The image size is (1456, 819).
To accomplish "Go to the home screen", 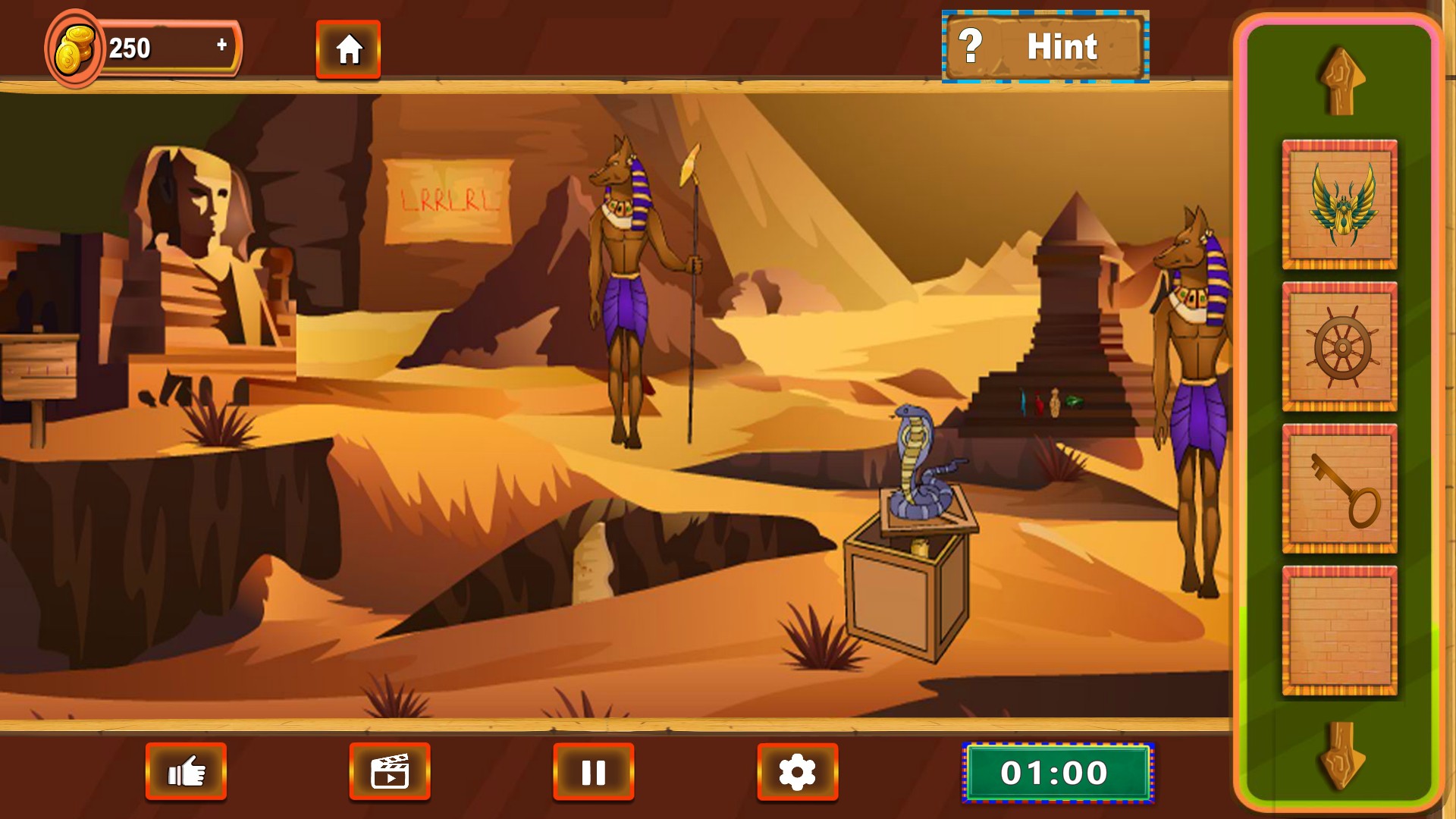I will tap(348, 49).
